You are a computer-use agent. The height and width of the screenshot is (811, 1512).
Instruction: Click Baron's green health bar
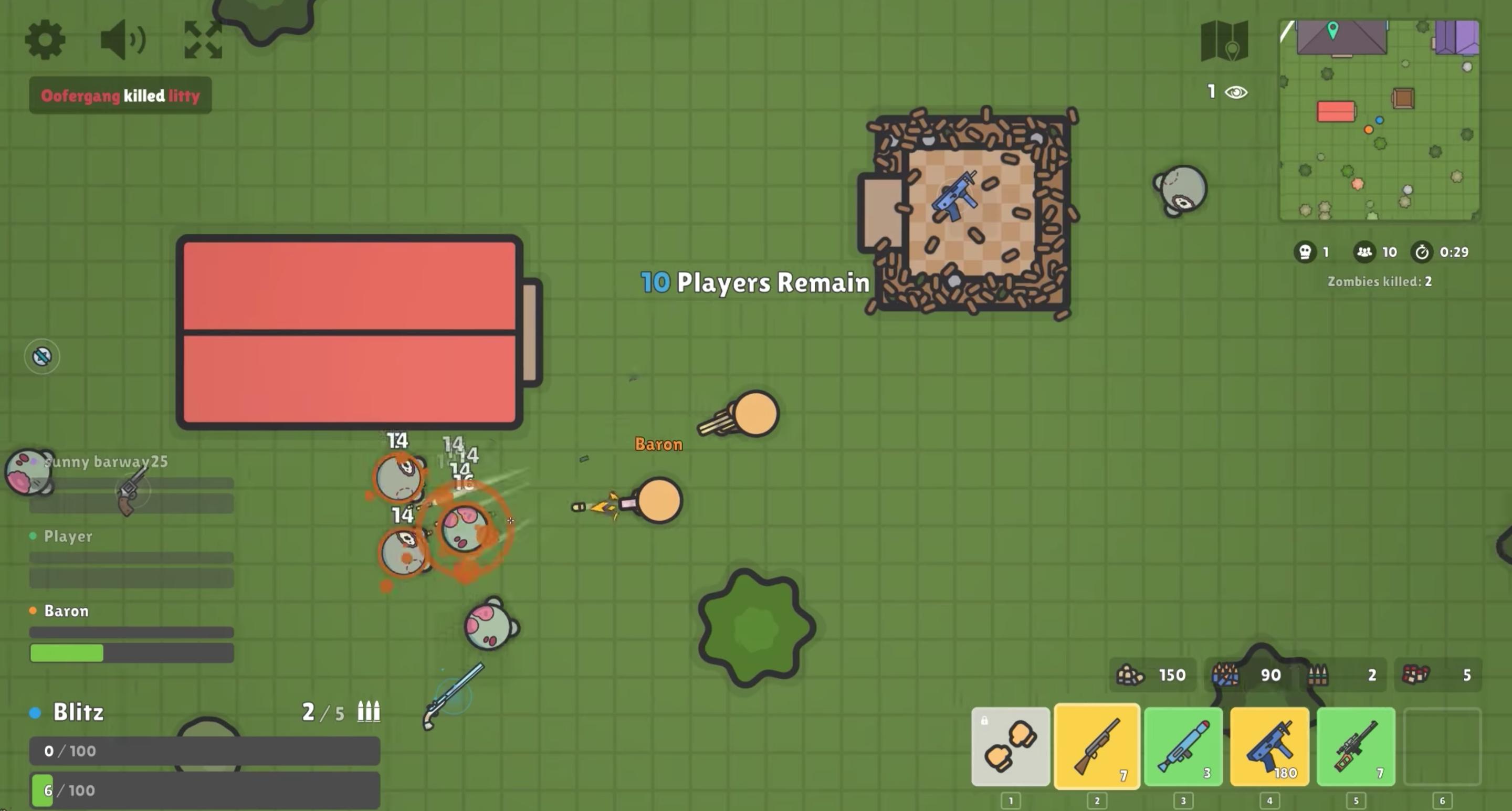pos(66,653)
